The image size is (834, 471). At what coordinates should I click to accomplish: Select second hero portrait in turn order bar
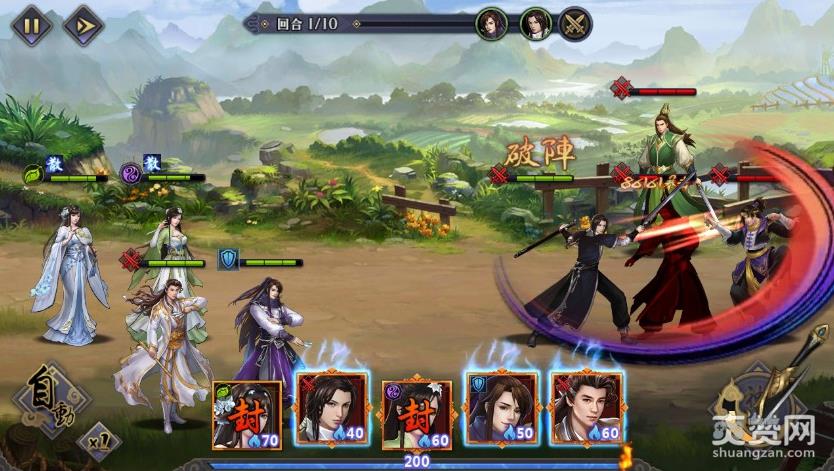tap(535, 22)
